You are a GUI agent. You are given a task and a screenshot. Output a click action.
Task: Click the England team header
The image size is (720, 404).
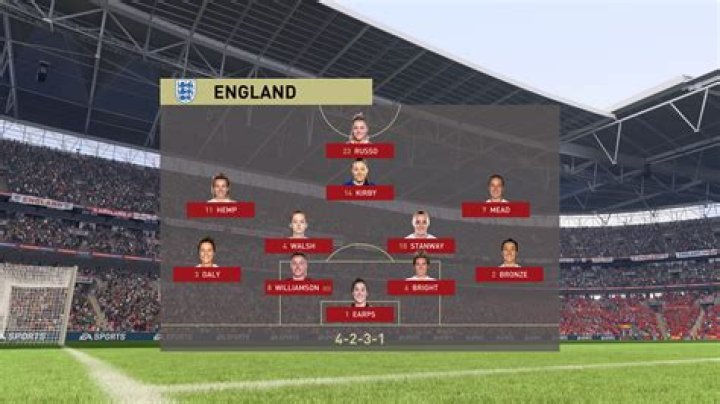click(266, 92)
